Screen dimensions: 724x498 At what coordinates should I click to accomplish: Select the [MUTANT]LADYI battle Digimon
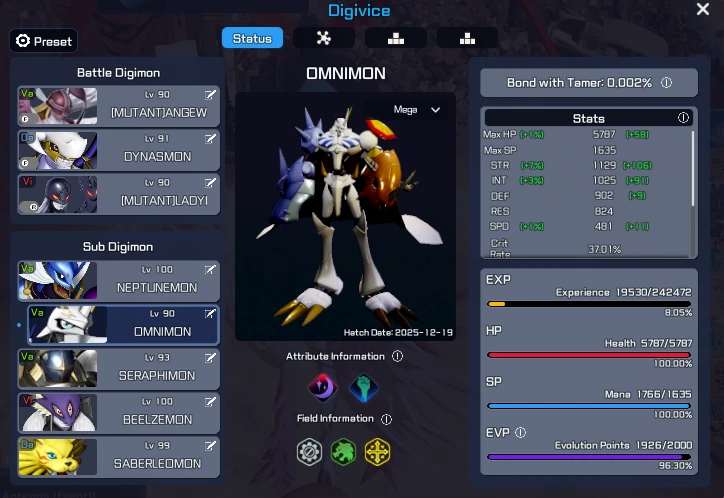(118, 195)
